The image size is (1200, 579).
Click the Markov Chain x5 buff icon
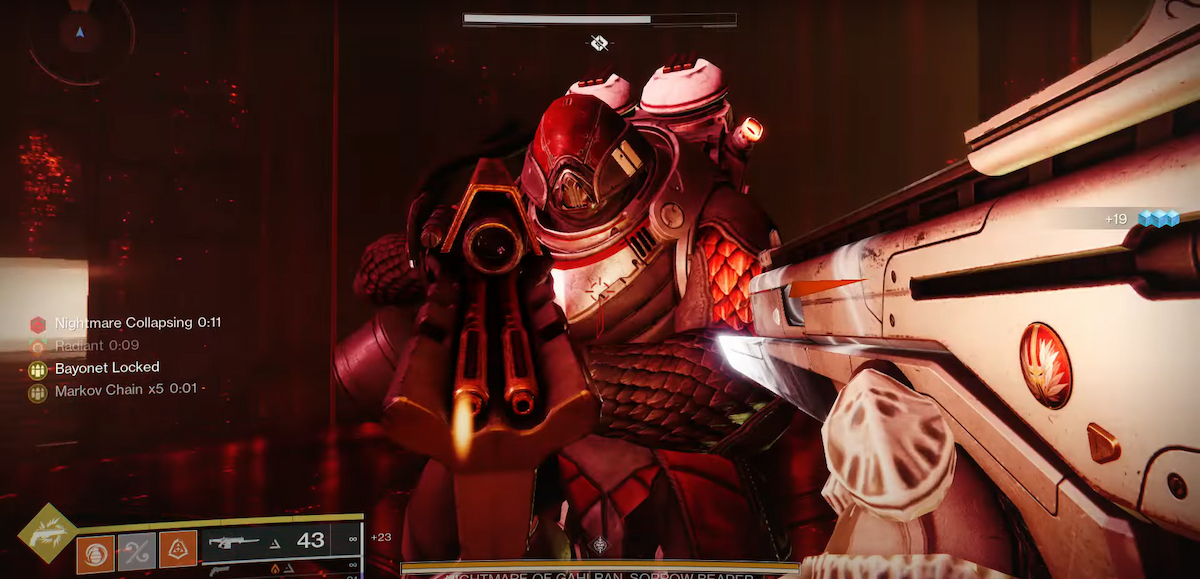[38, 392]
